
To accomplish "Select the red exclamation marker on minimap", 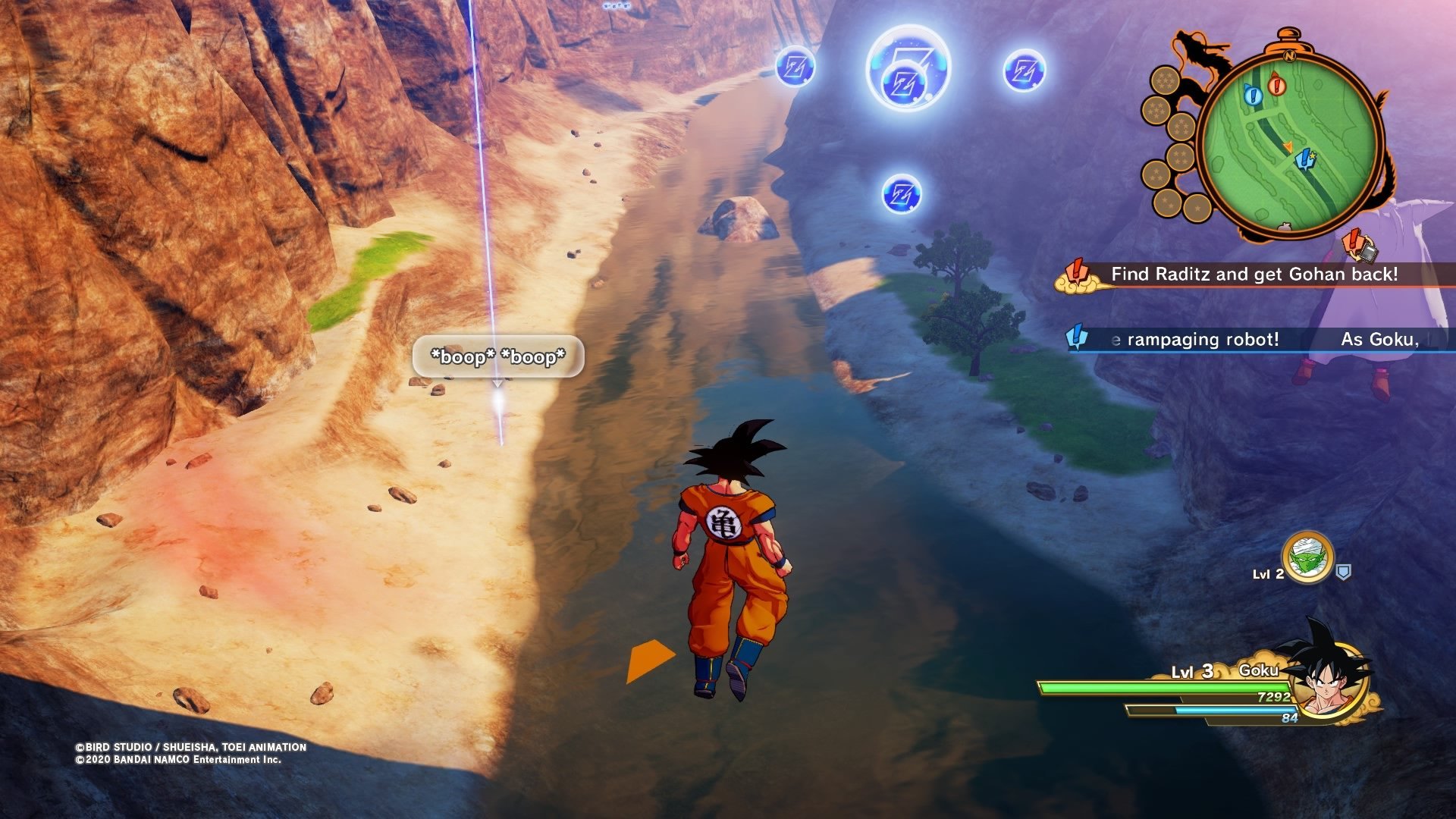I will click(x=1276, y=84).
